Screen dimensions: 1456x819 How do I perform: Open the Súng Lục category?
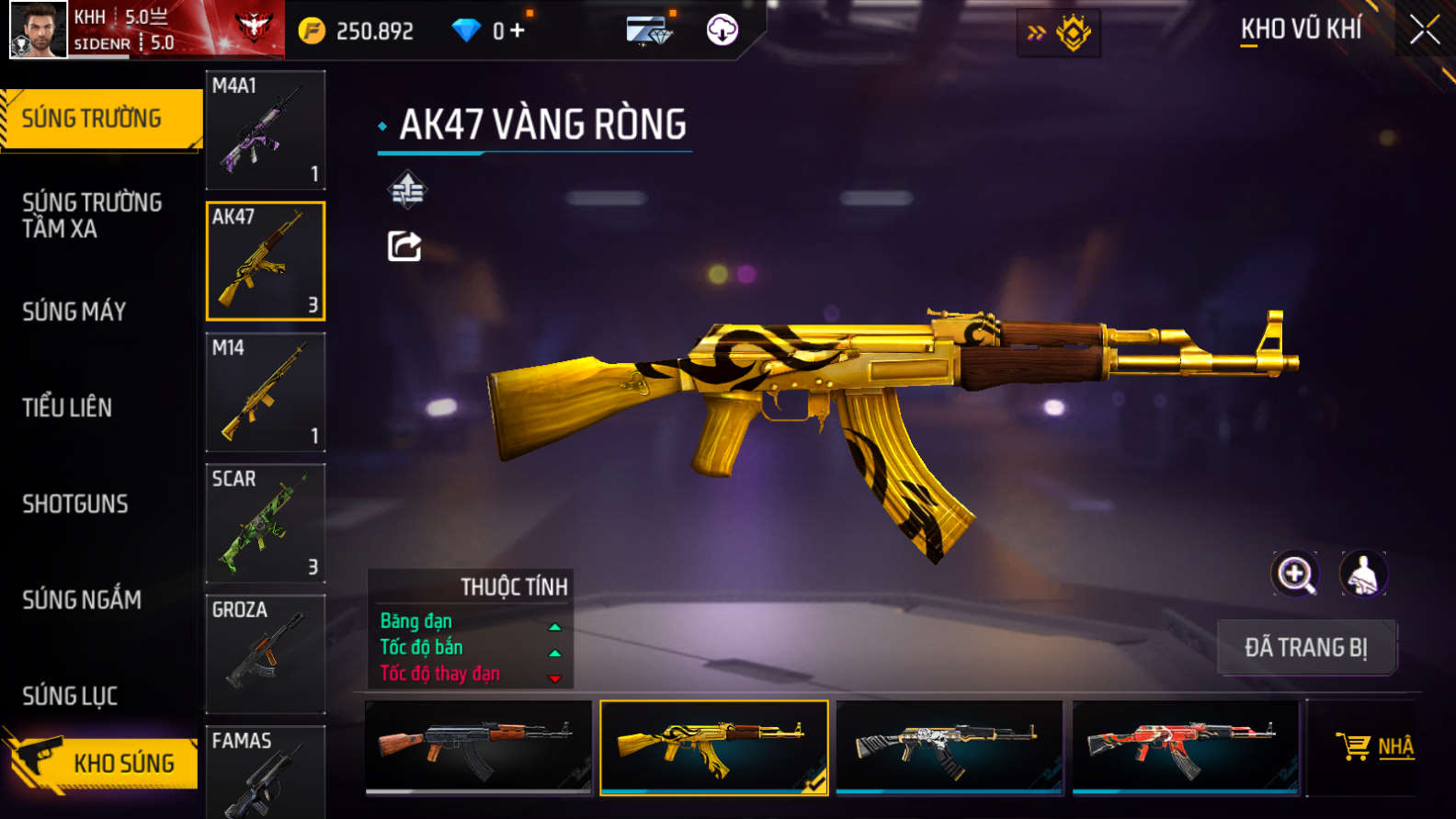click(70, 696)
